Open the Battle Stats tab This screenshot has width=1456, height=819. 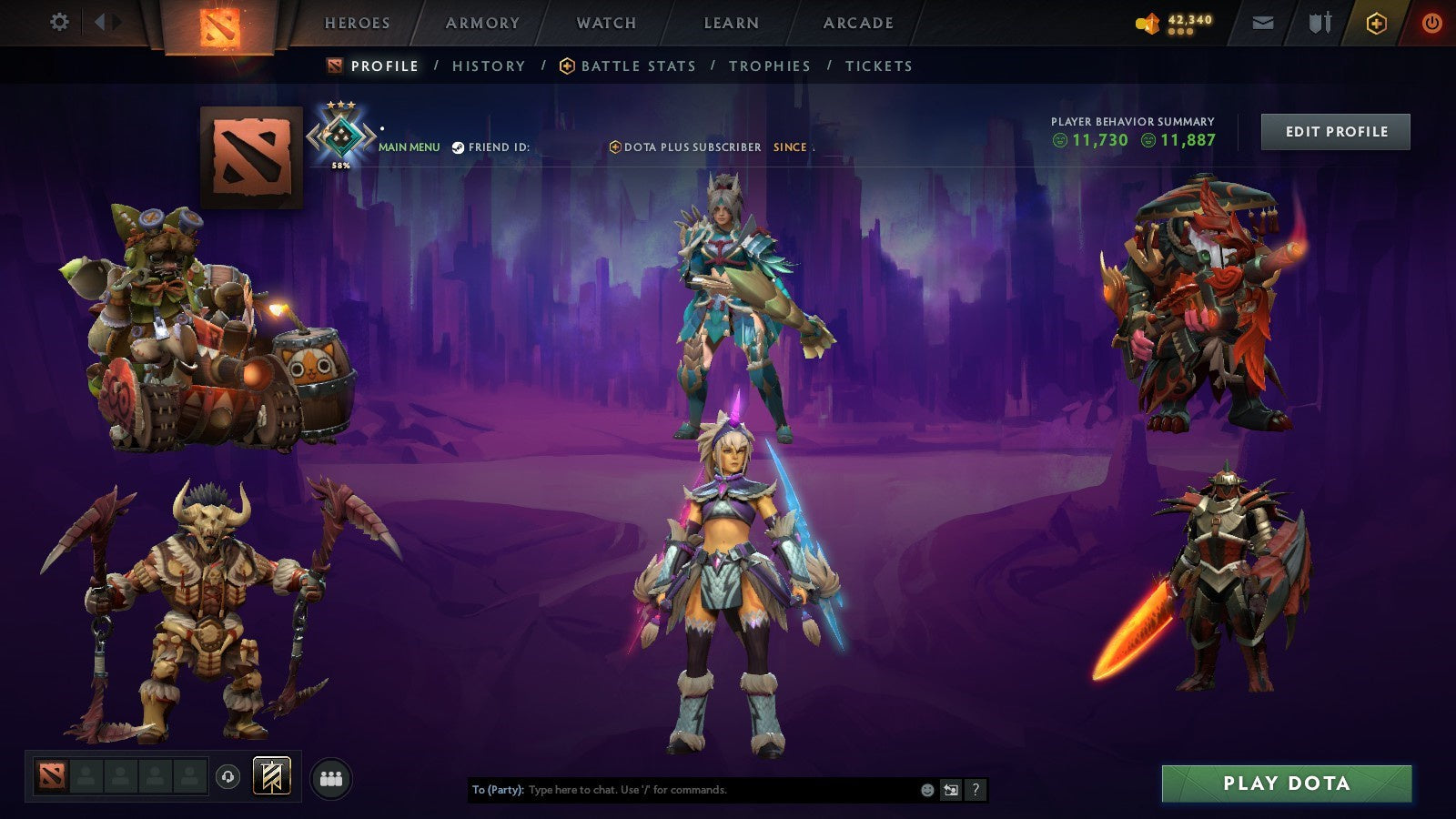[637, 66]
